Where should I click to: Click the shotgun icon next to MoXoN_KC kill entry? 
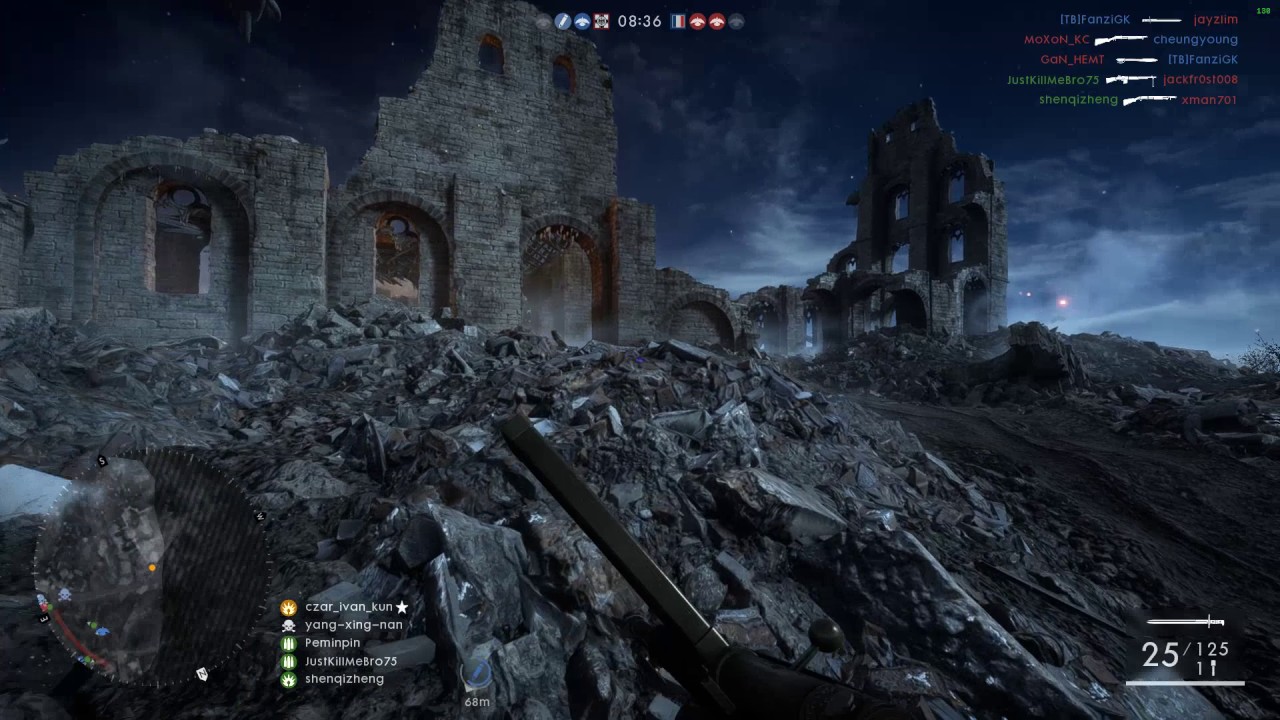click(x=1122, y=39)
